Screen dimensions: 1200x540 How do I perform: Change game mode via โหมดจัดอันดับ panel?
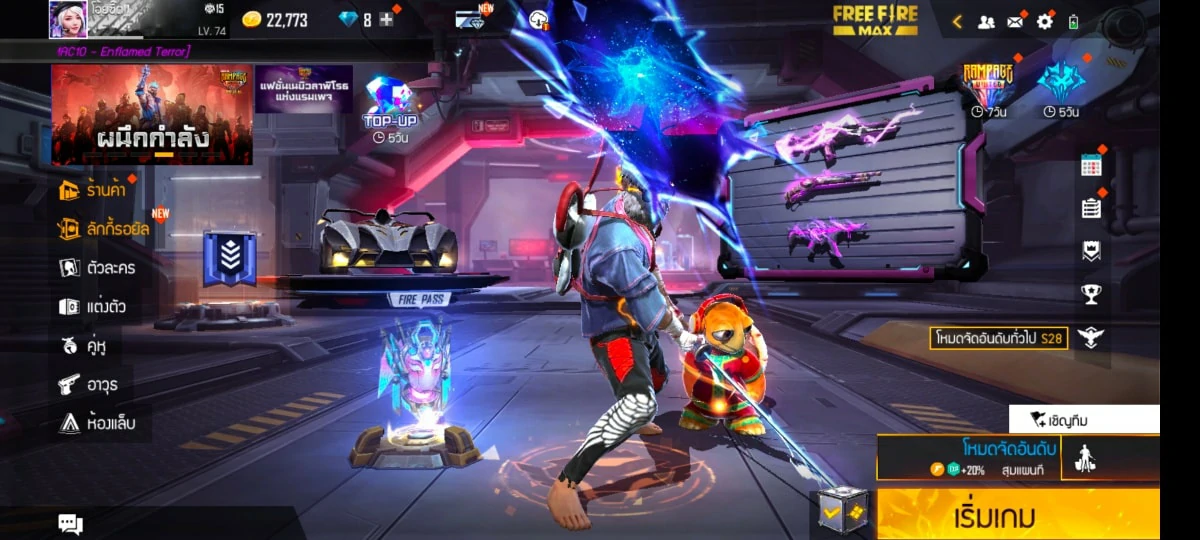coord(968,458)
